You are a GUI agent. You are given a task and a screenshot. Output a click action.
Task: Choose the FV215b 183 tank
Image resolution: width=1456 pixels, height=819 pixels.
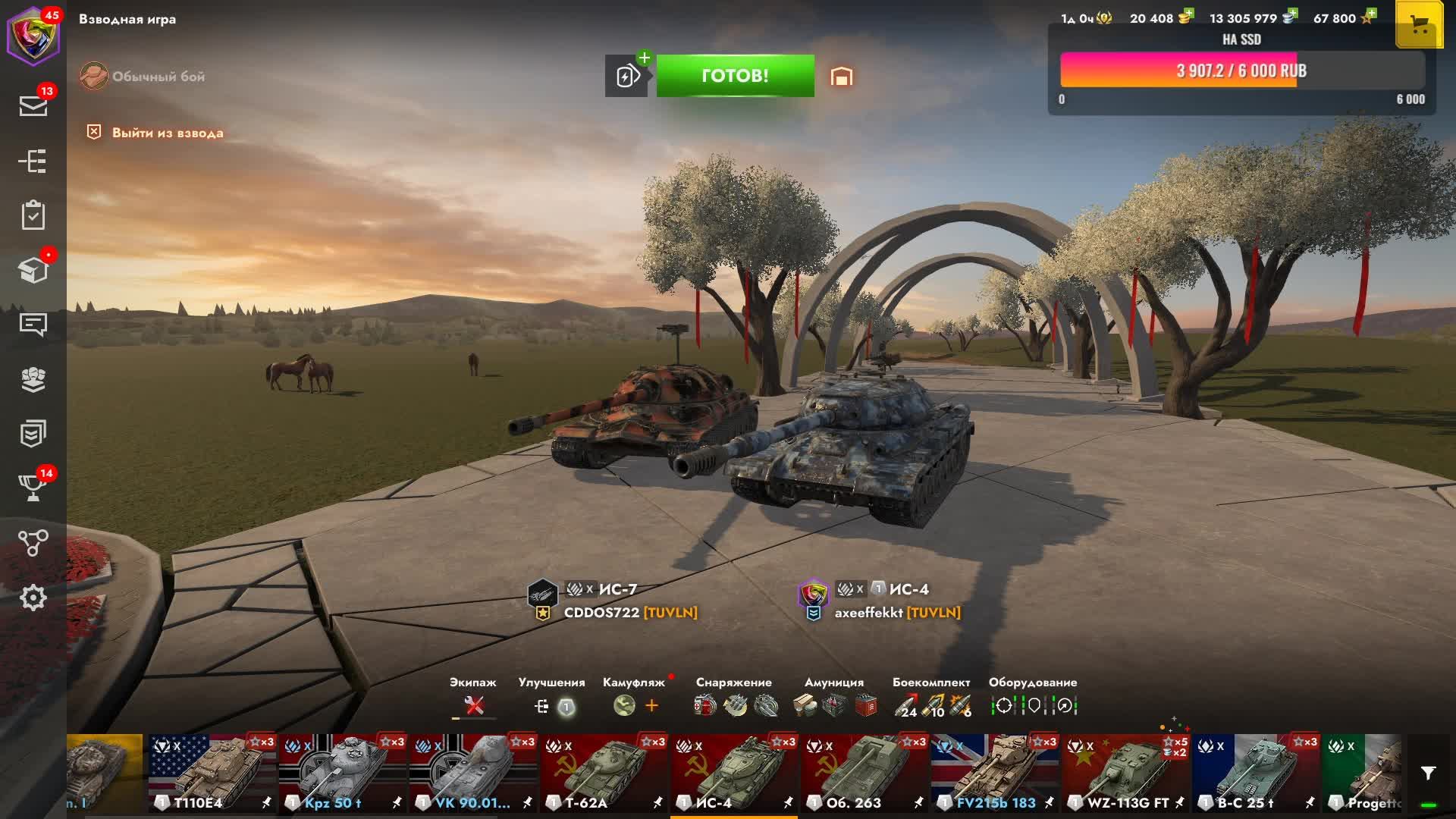(x=994, y=773)
